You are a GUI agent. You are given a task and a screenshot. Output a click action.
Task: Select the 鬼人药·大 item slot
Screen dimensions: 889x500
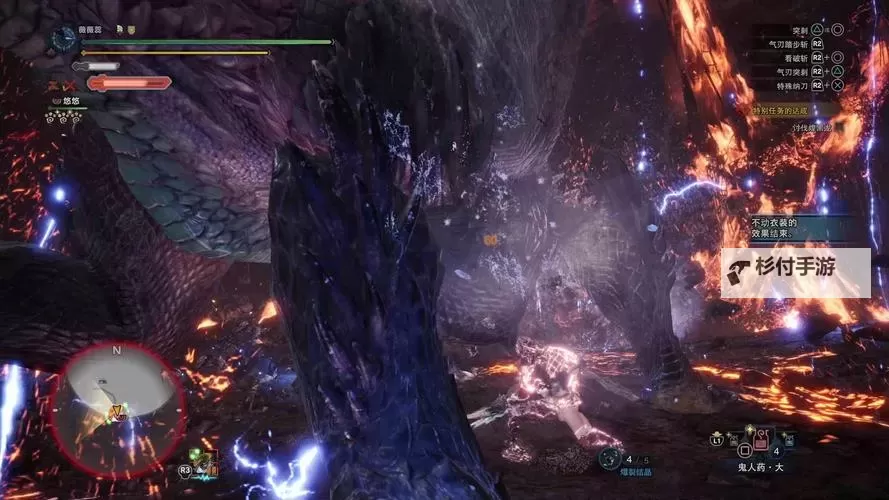point(761,439)
